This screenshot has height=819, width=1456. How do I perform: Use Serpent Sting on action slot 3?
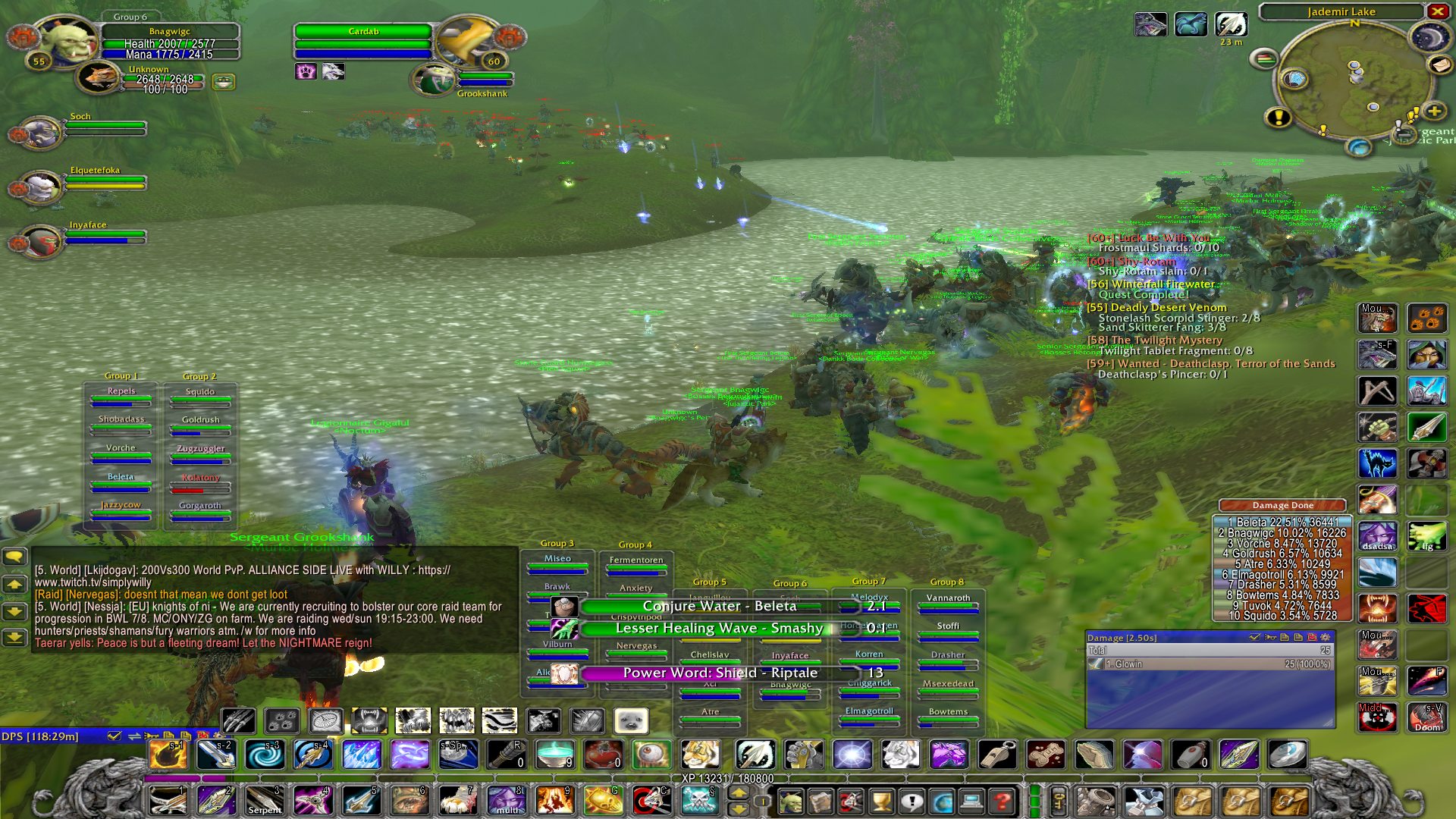tap(264, 801)
